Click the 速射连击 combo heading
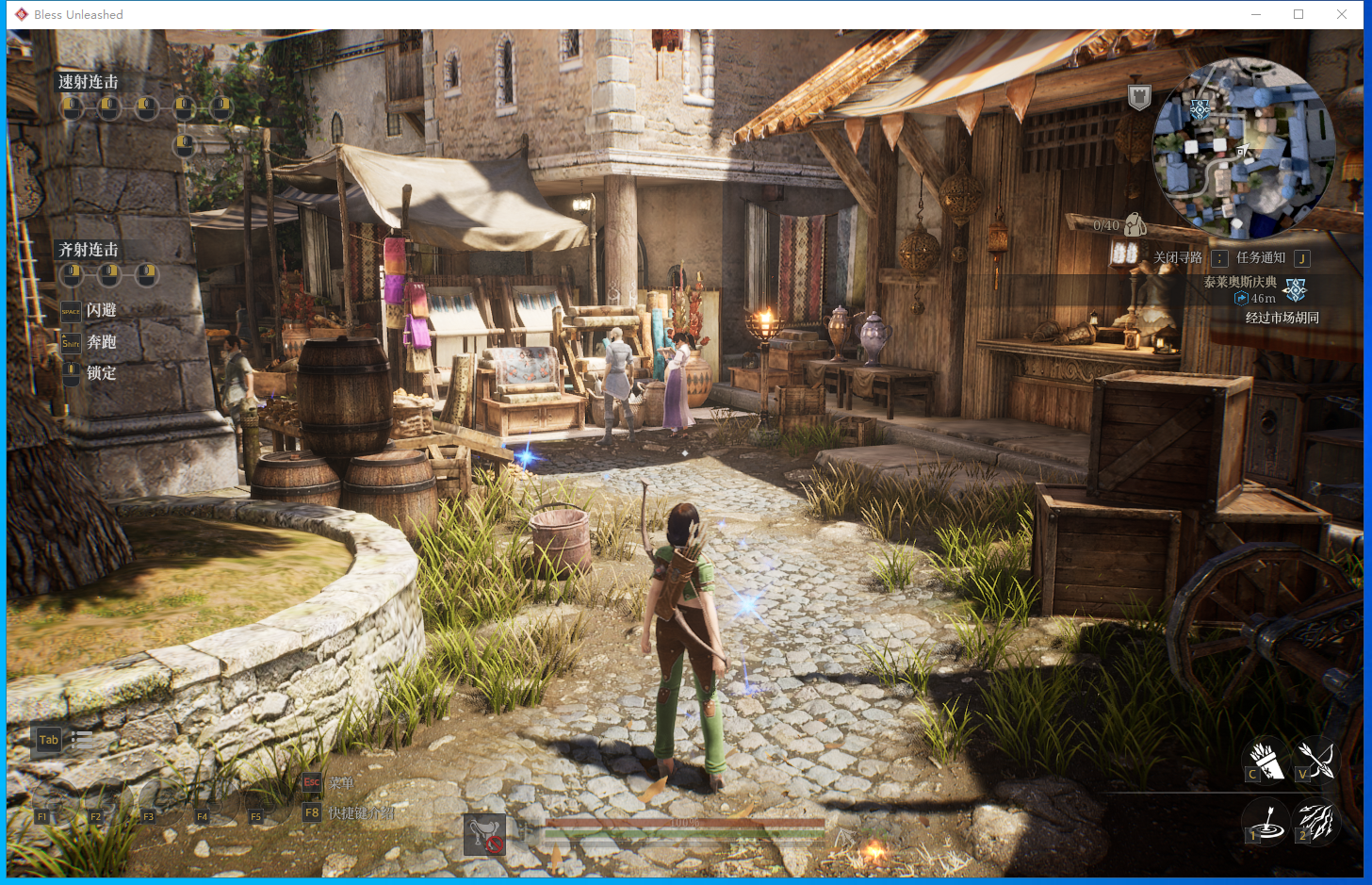The height and width of the screenshot is (885, 1372). tap(89, 82)
